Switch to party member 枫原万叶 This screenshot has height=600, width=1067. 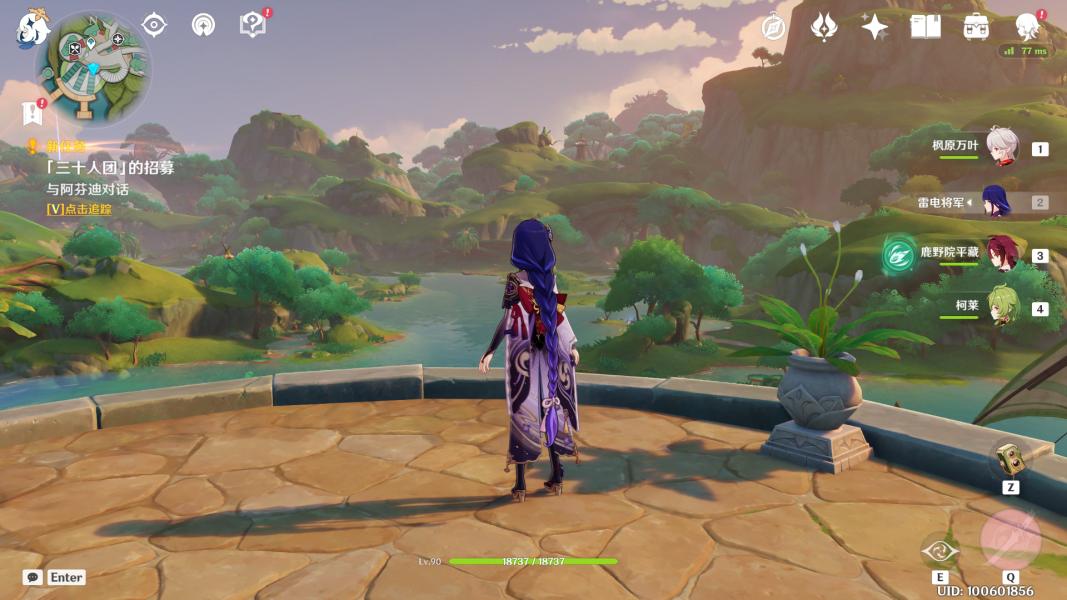click(1001, 147)
